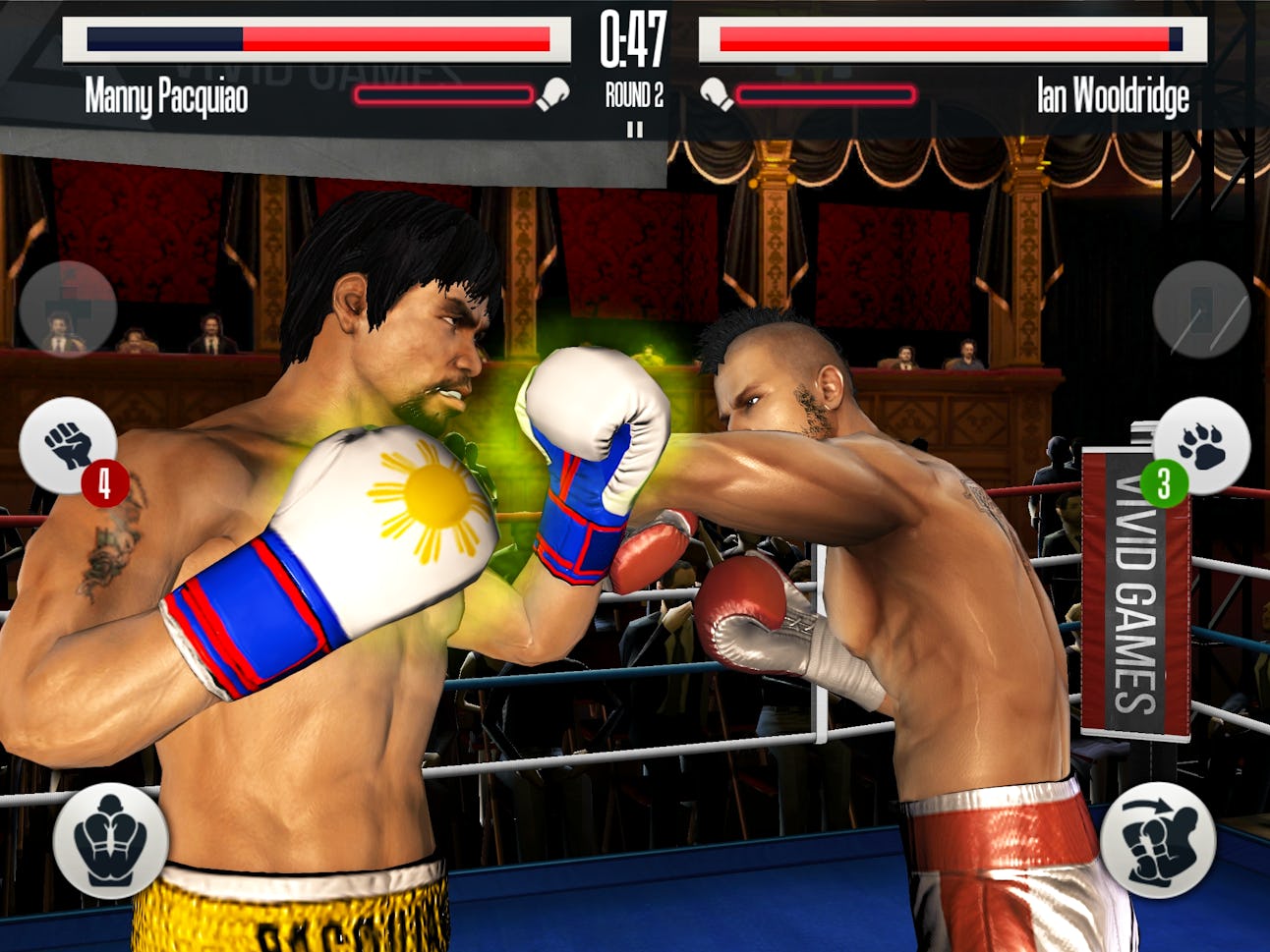Click the glove icon beside Pacquiao's stamina bar
The width and height of the screenshot is (1270, 952).
click(x=552, y=92)
